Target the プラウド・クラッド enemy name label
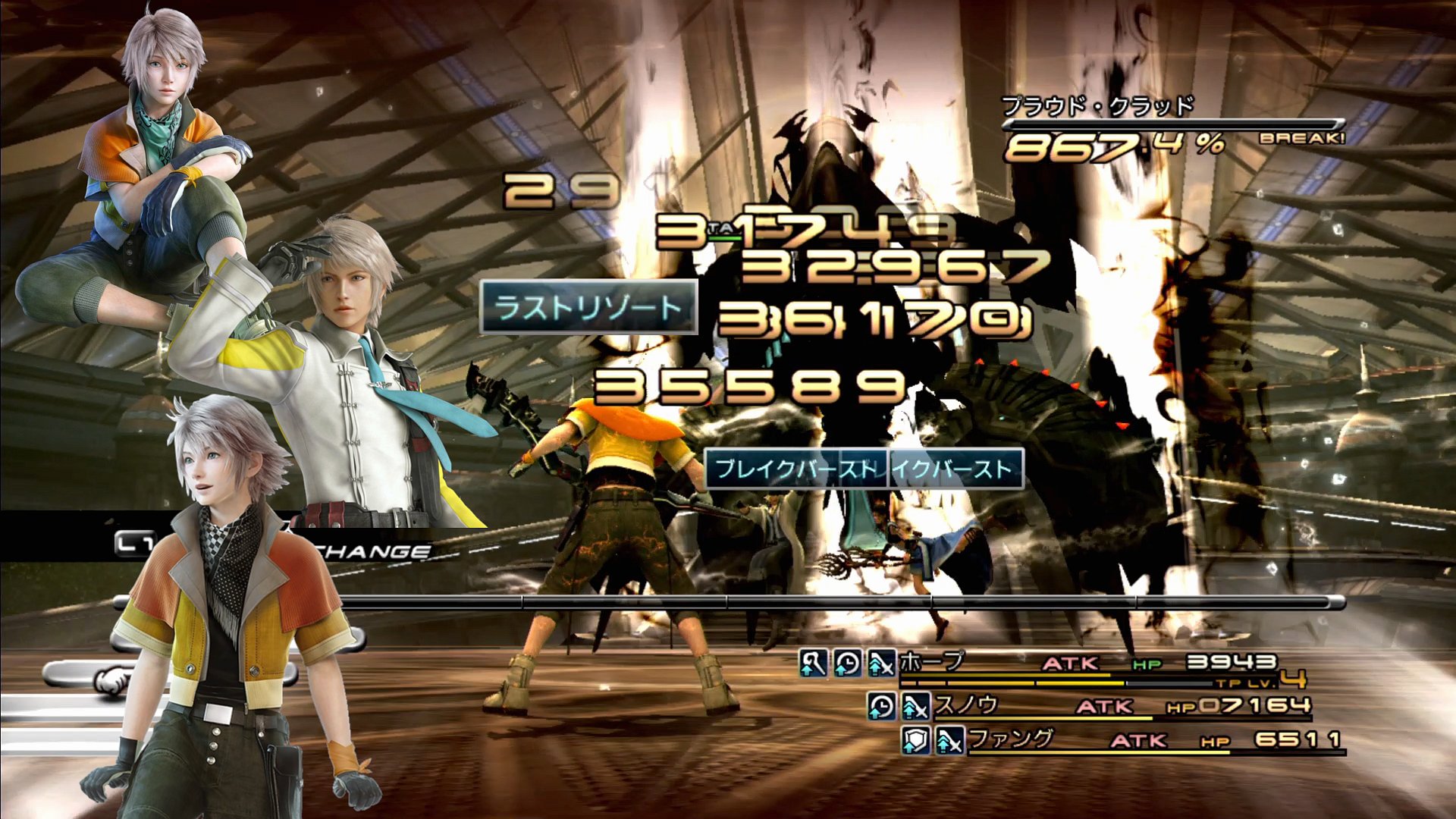Viewport: 1456px width, 819px height. [1097, 106]
